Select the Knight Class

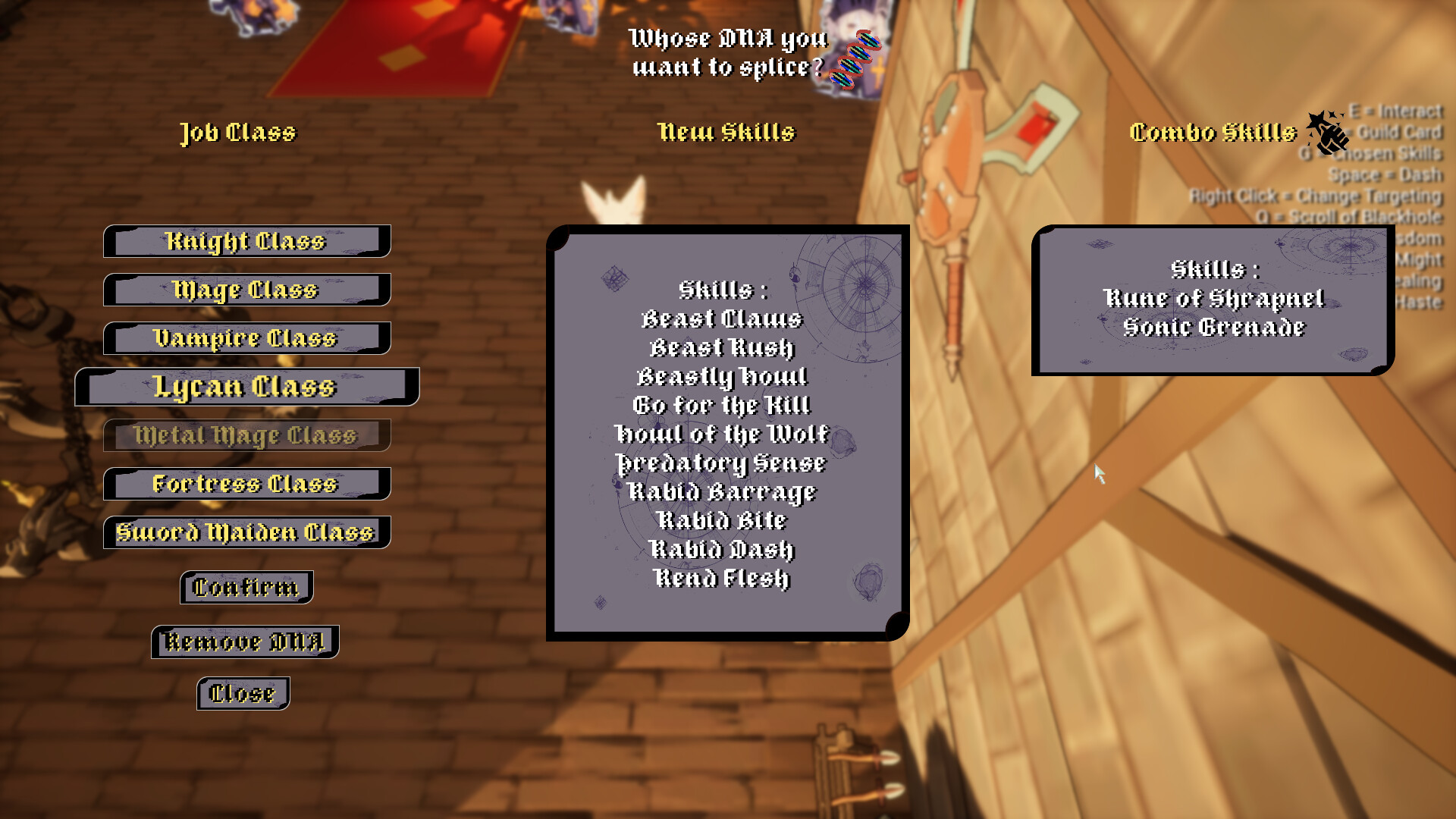245,241
